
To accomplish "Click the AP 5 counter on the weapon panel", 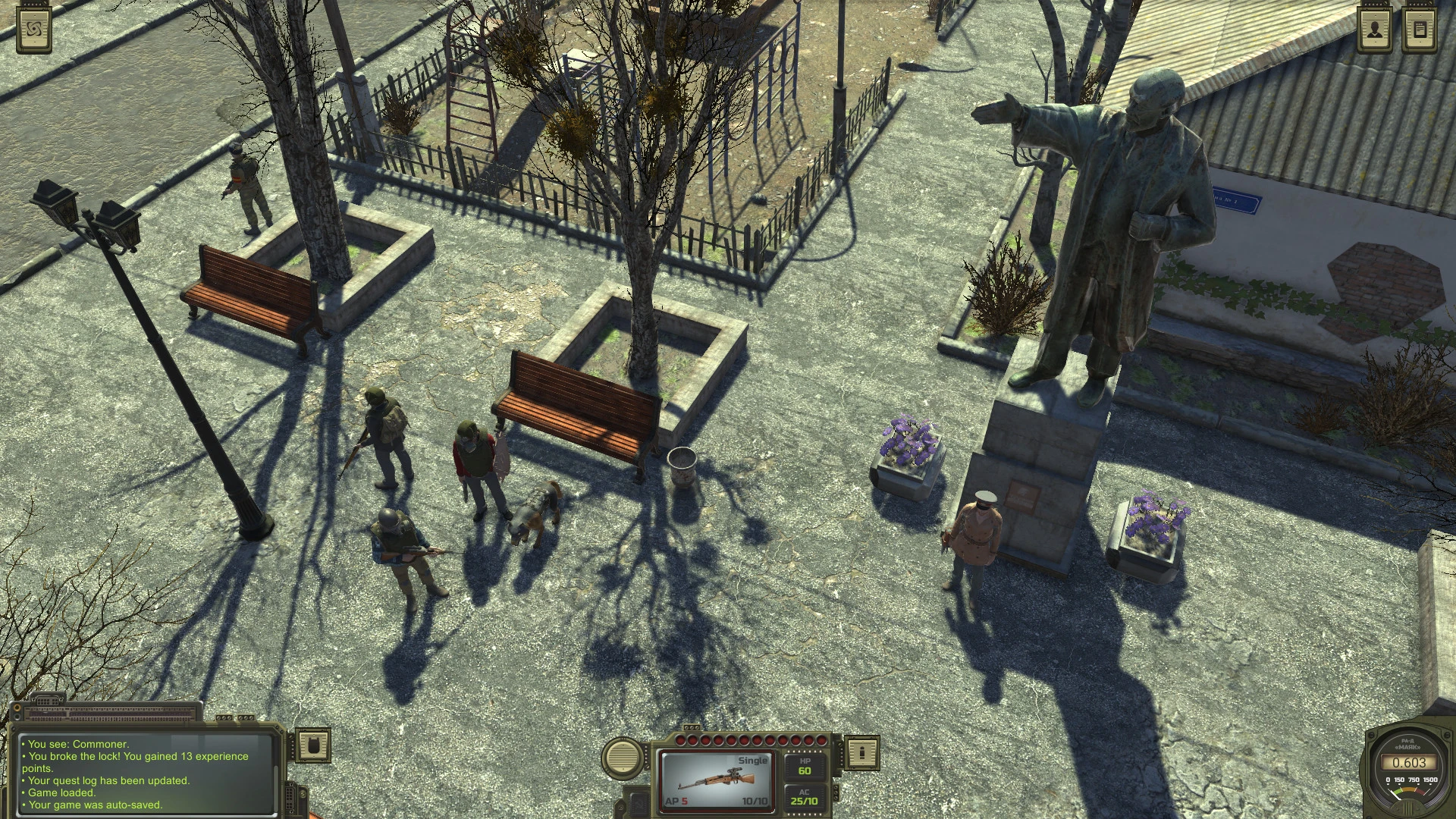I will click(x=676, y=801).
